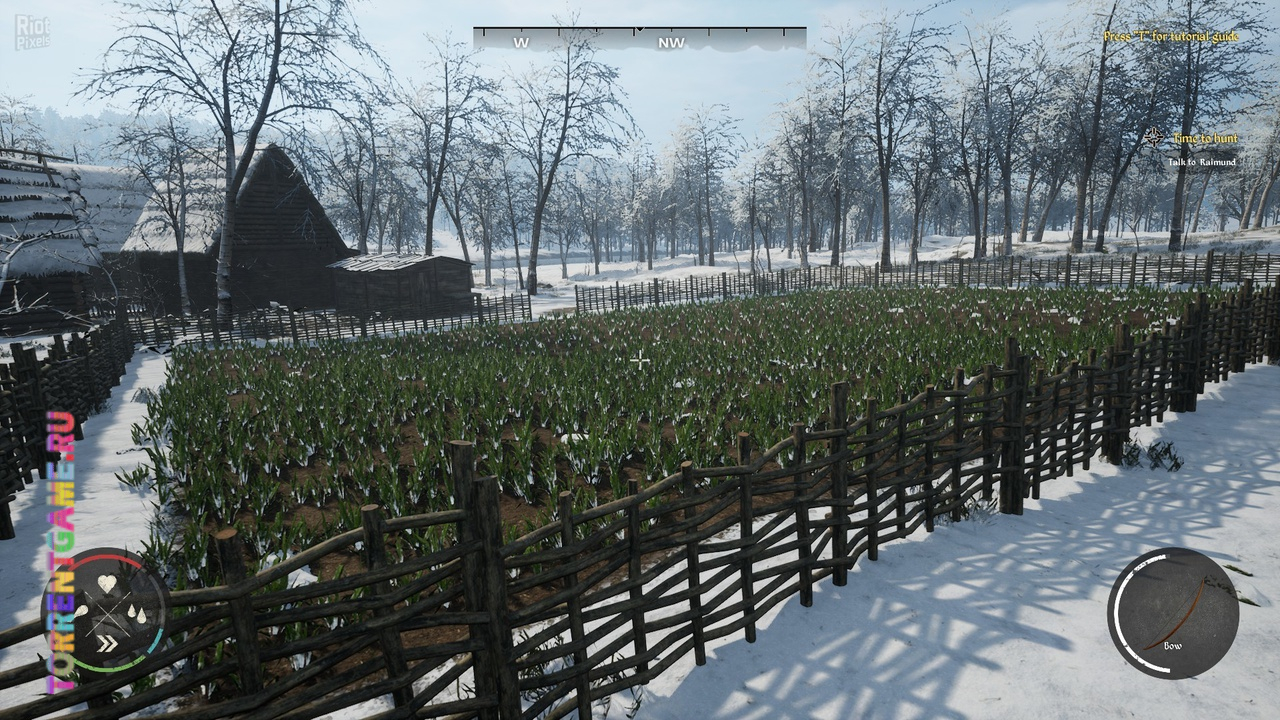Click the double chevron stamina icon

[x=106, y=641]
